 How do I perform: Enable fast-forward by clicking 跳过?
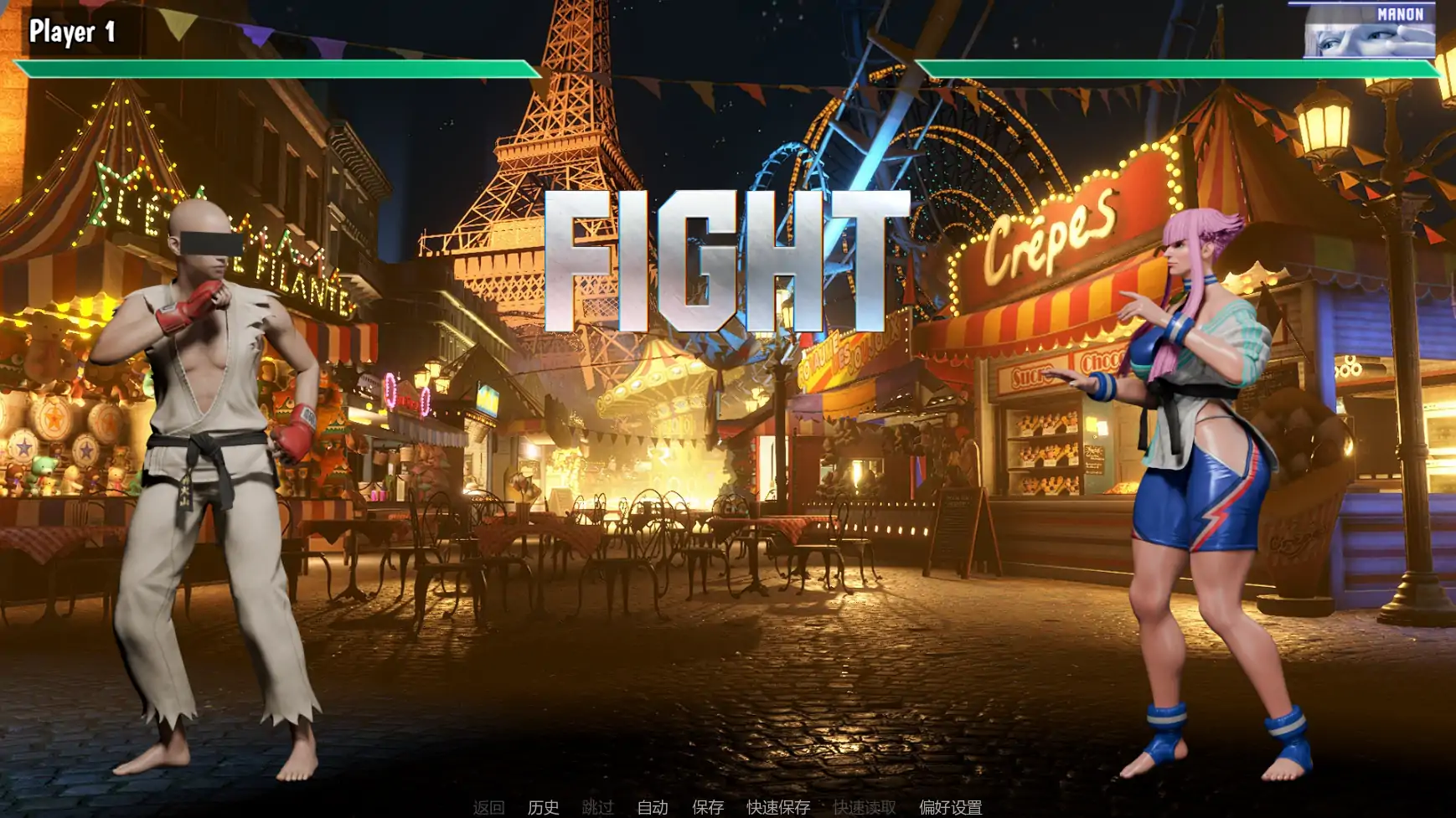point(596,809)
